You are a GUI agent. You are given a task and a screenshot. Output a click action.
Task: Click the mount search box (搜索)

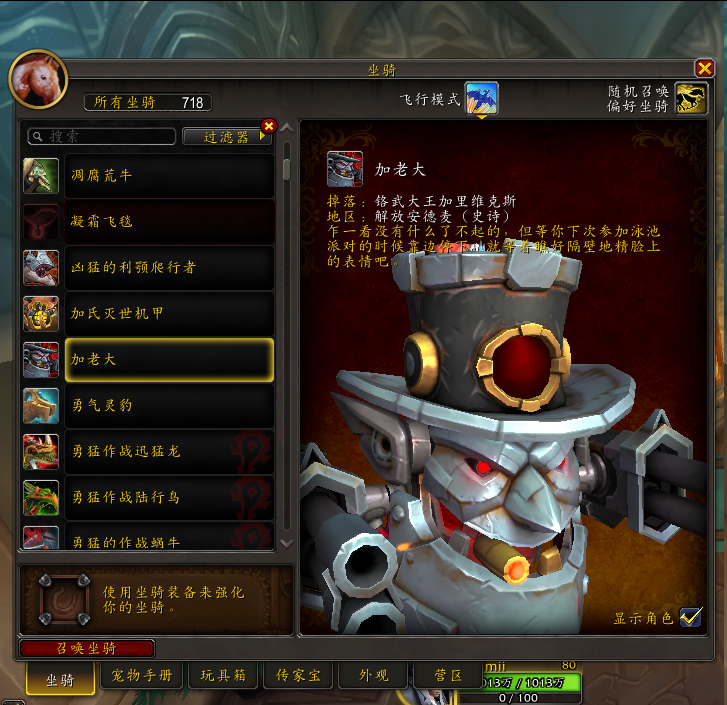click(x=103, y=136)
